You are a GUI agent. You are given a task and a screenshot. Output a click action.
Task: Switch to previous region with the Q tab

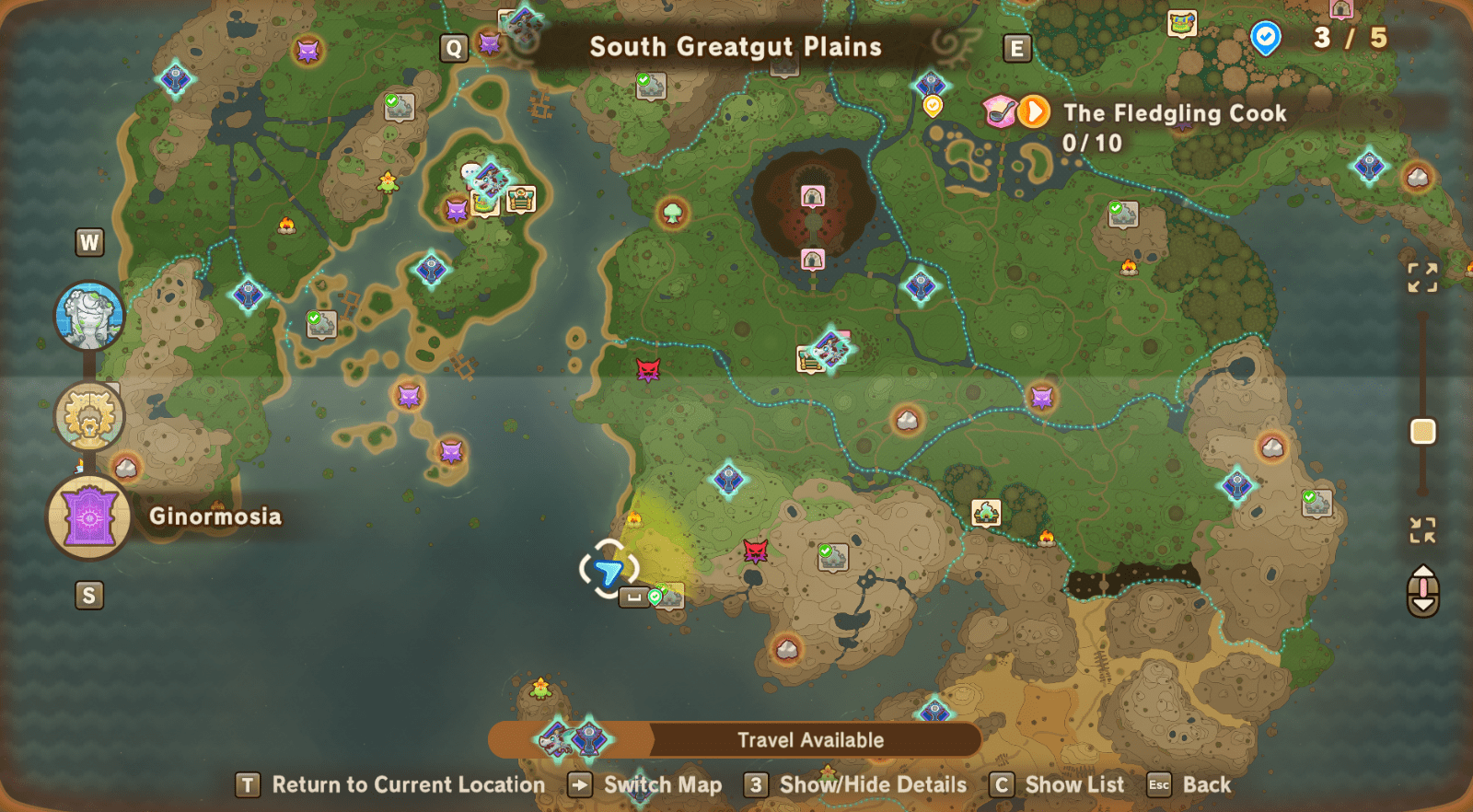point(453,46)
